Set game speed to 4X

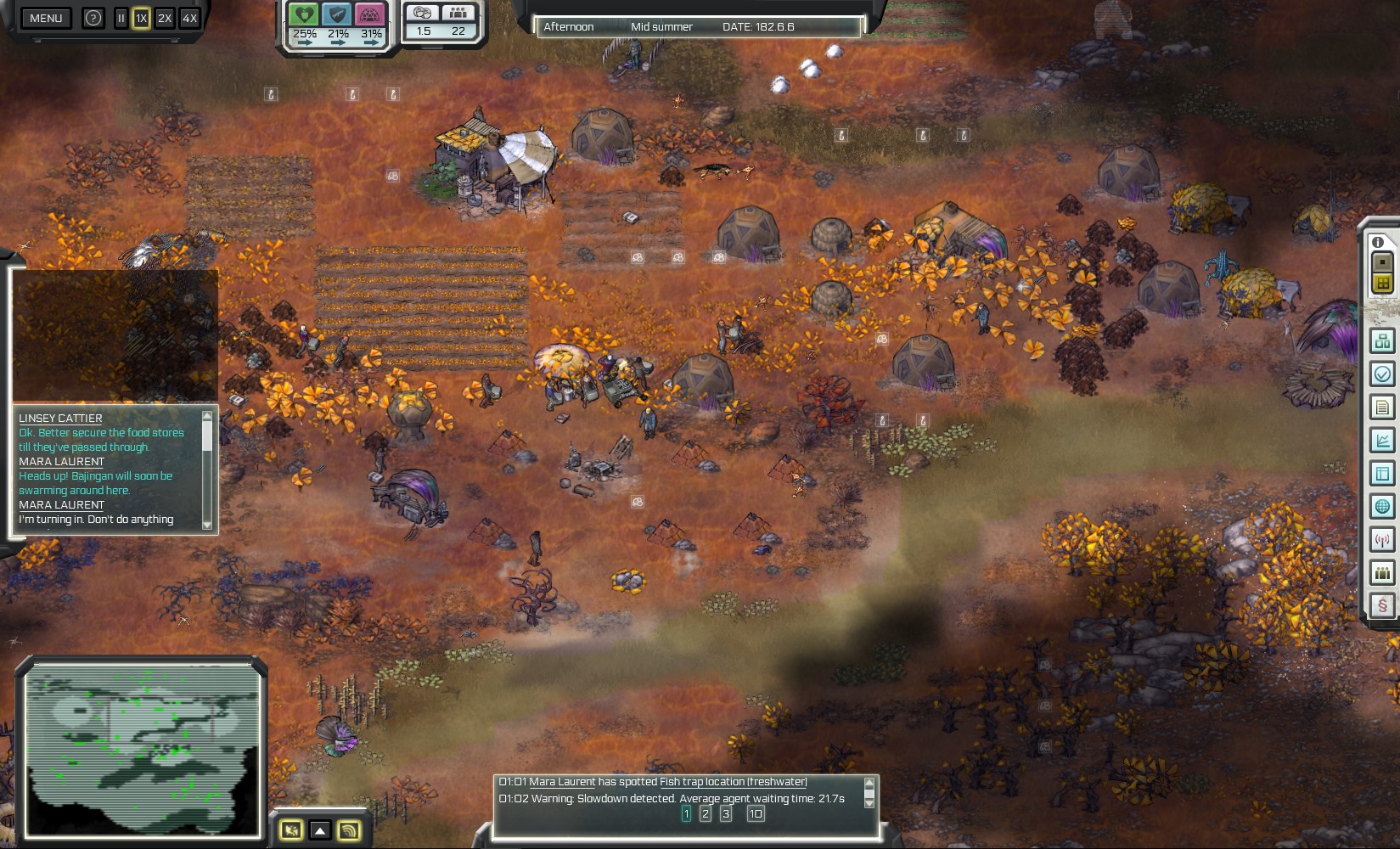pos(189,18)
